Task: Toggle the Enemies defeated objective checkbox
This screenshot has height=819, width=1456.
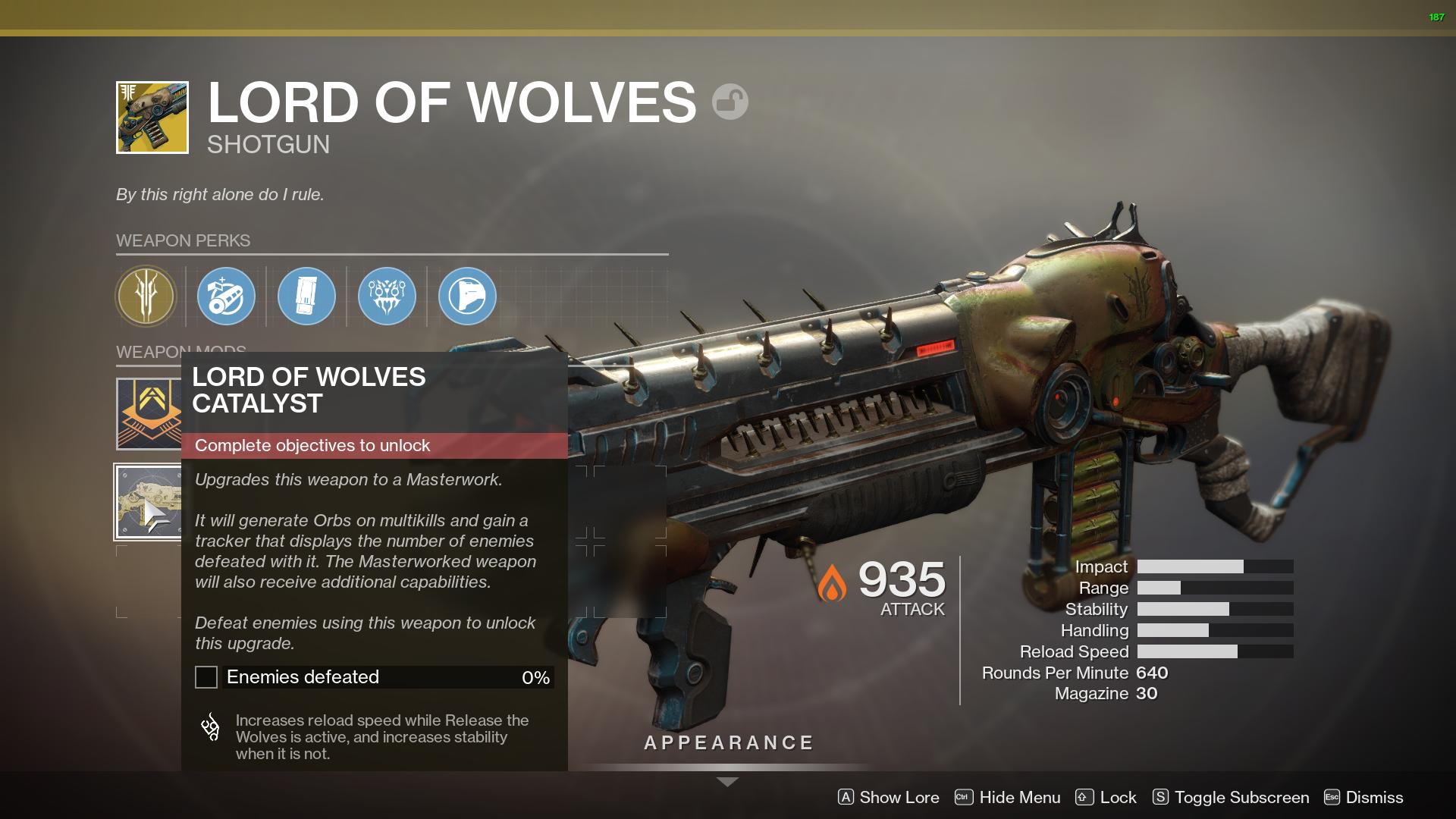Action: (206, 677)
